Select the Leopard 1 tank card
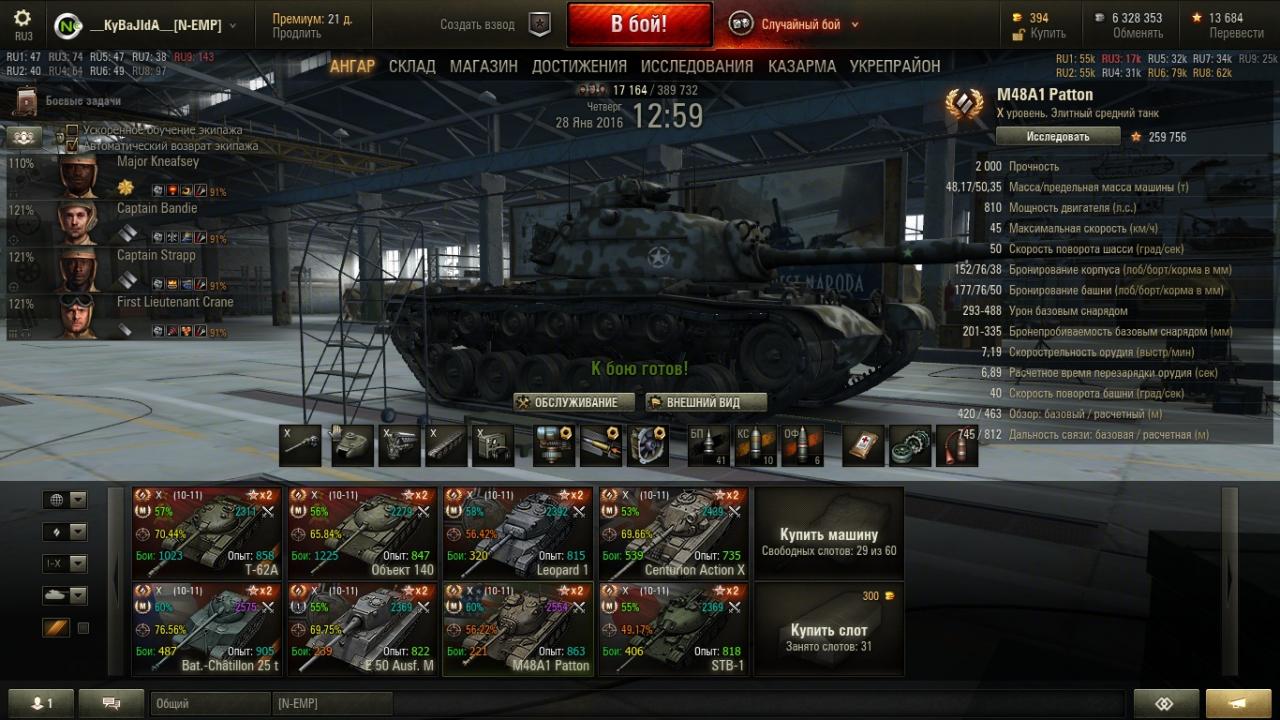 pyautogui.click(x=518, y=533)
